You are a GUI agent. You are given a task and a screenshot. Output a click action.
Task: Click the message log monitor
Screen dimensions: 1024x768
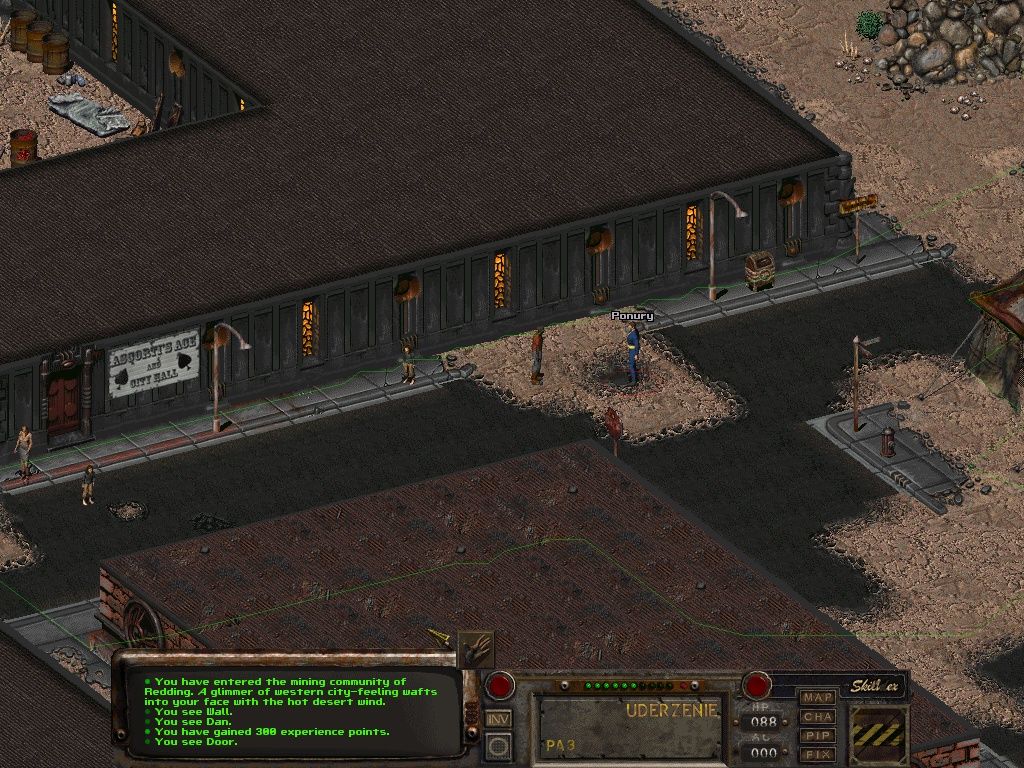pyautogui.click(x=290, y=710)
